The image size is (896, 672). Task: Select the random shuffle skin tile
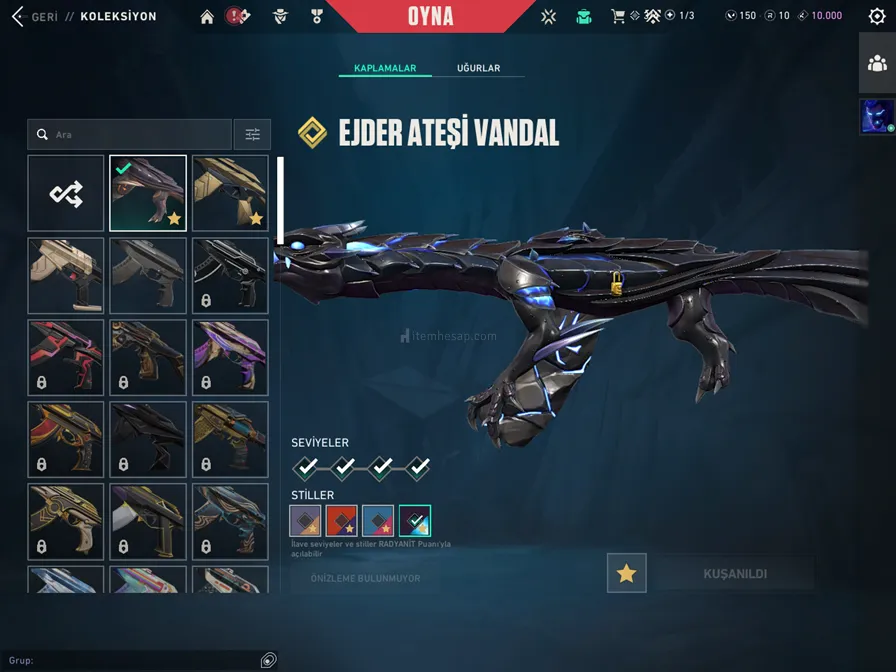(x=66, y=193)
